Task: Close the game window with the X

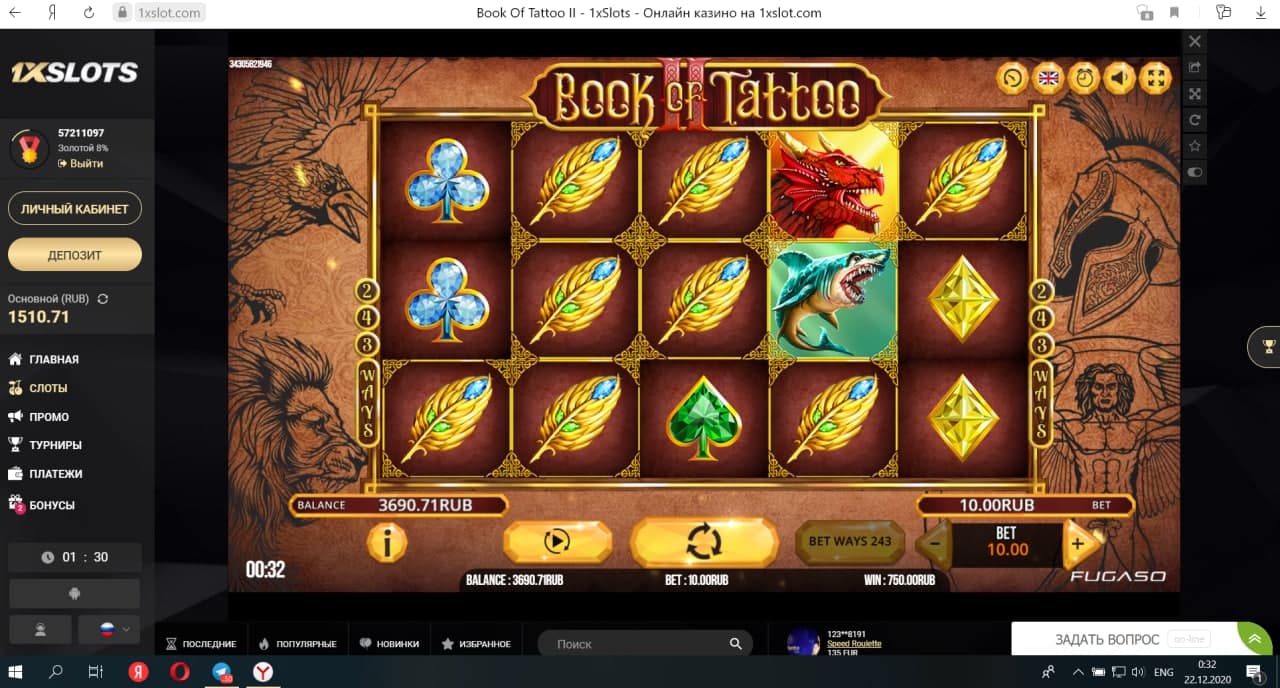Action: pos(1194,42)
